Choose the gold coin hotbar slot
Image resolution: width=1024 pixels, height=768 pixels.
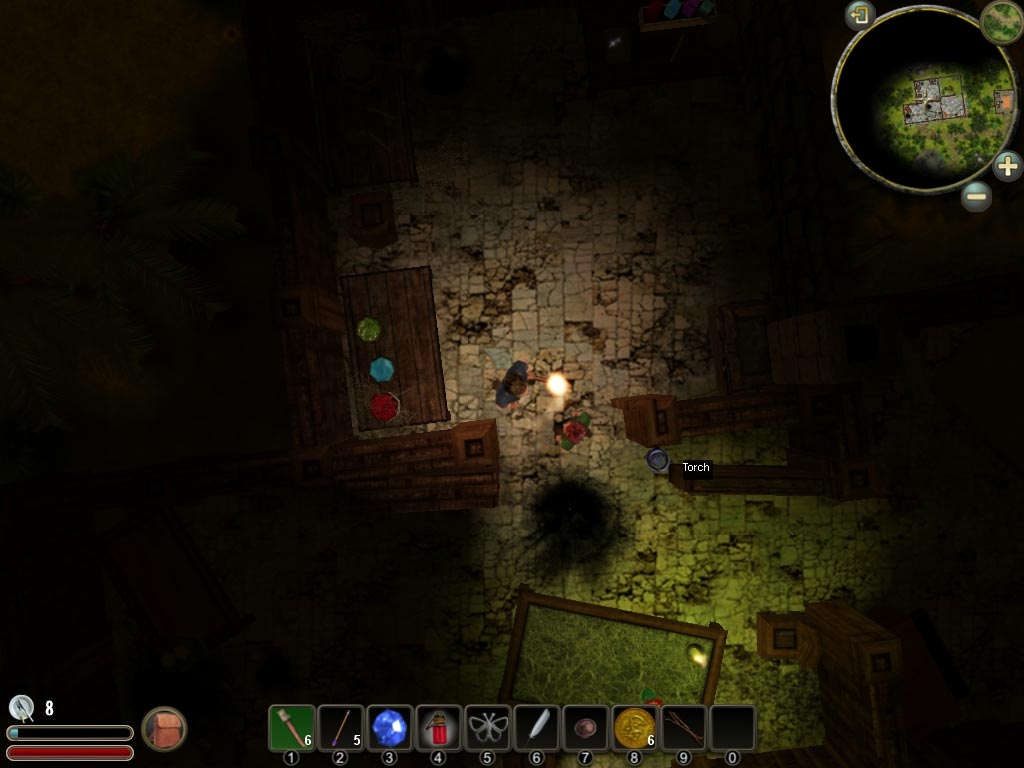634,727
